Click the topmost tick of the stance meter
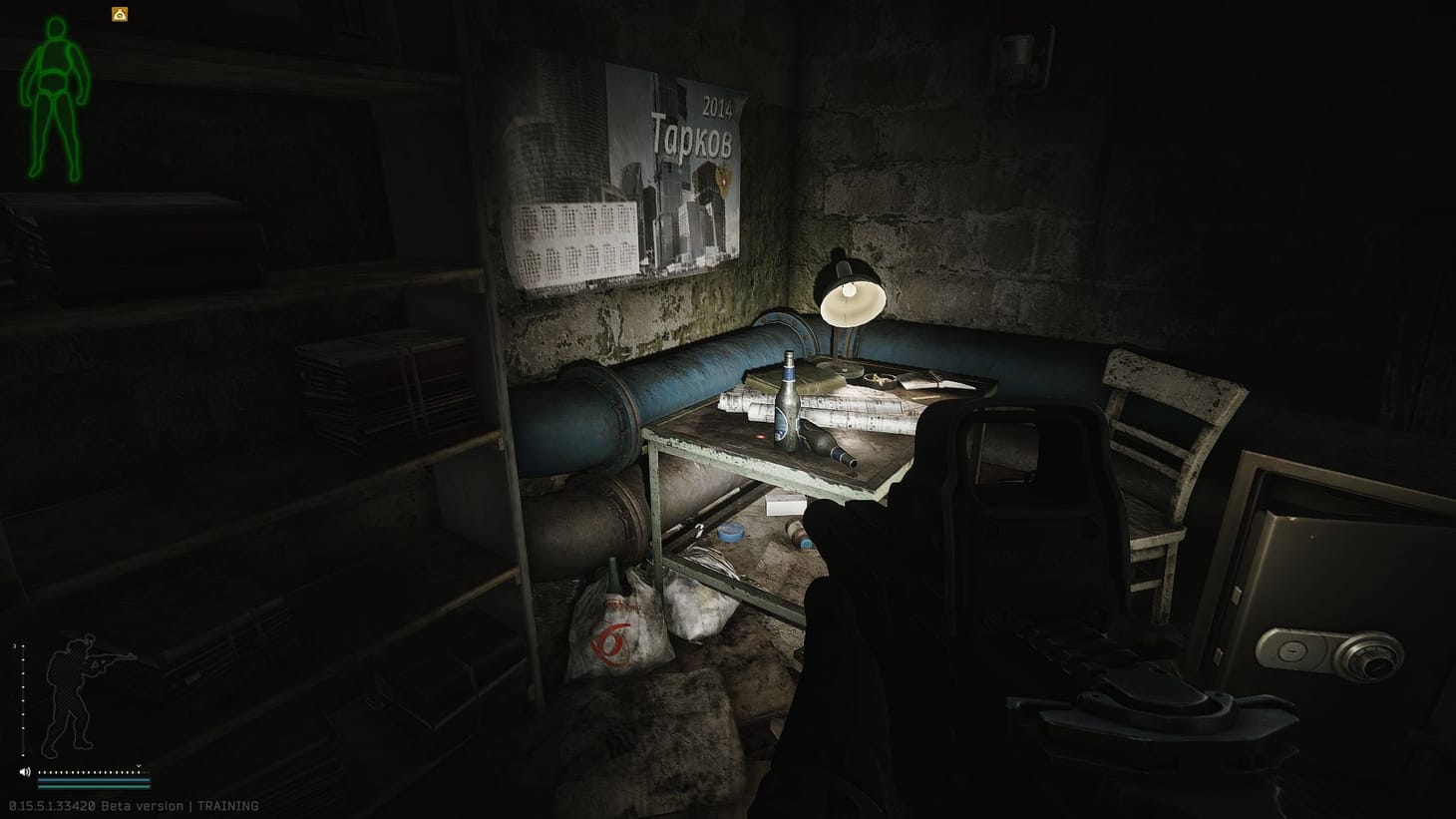The width and height of the screenshot is (1456, 819). (23, 645)
